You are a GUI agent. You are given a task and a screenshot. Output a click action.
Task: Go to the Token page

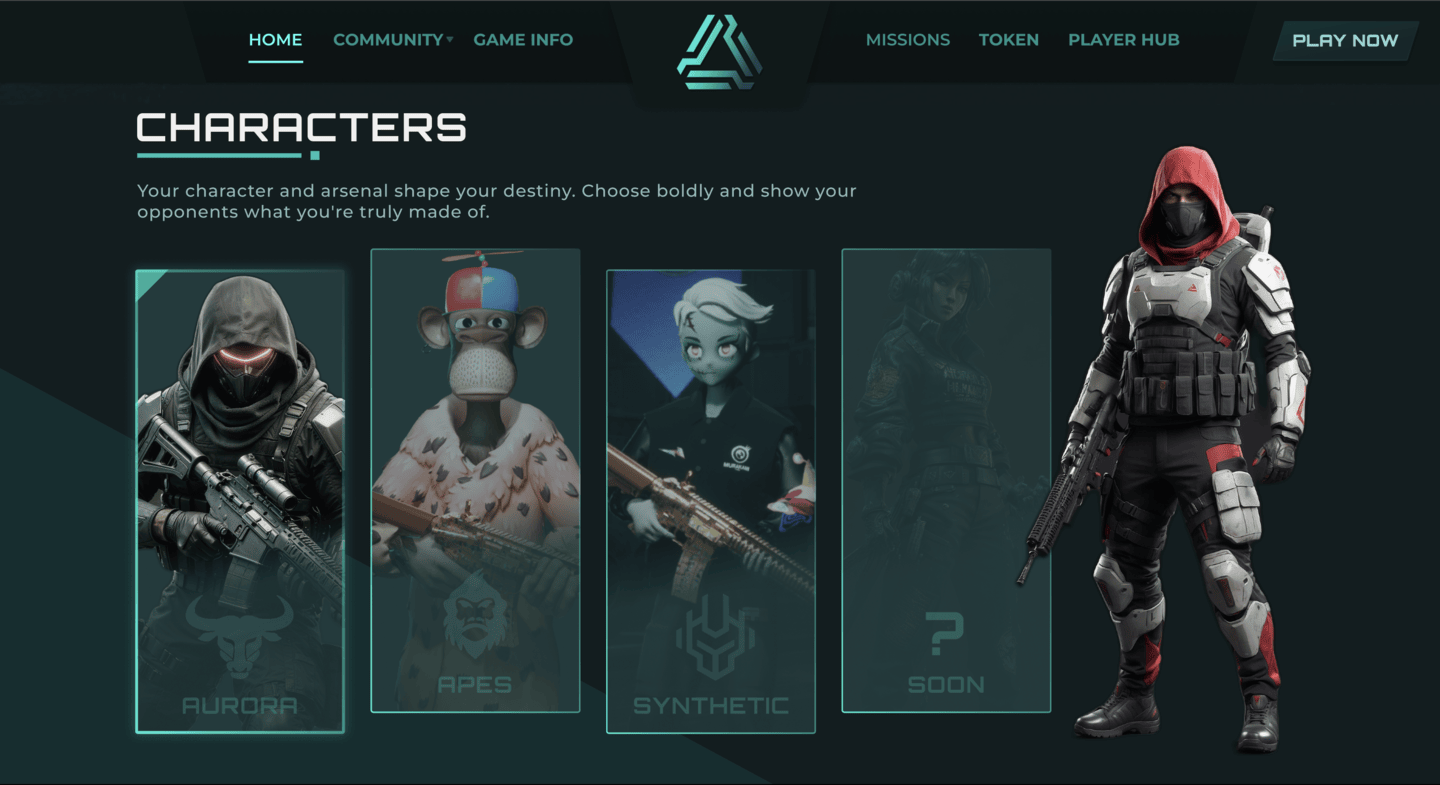tap(1008, 40)
